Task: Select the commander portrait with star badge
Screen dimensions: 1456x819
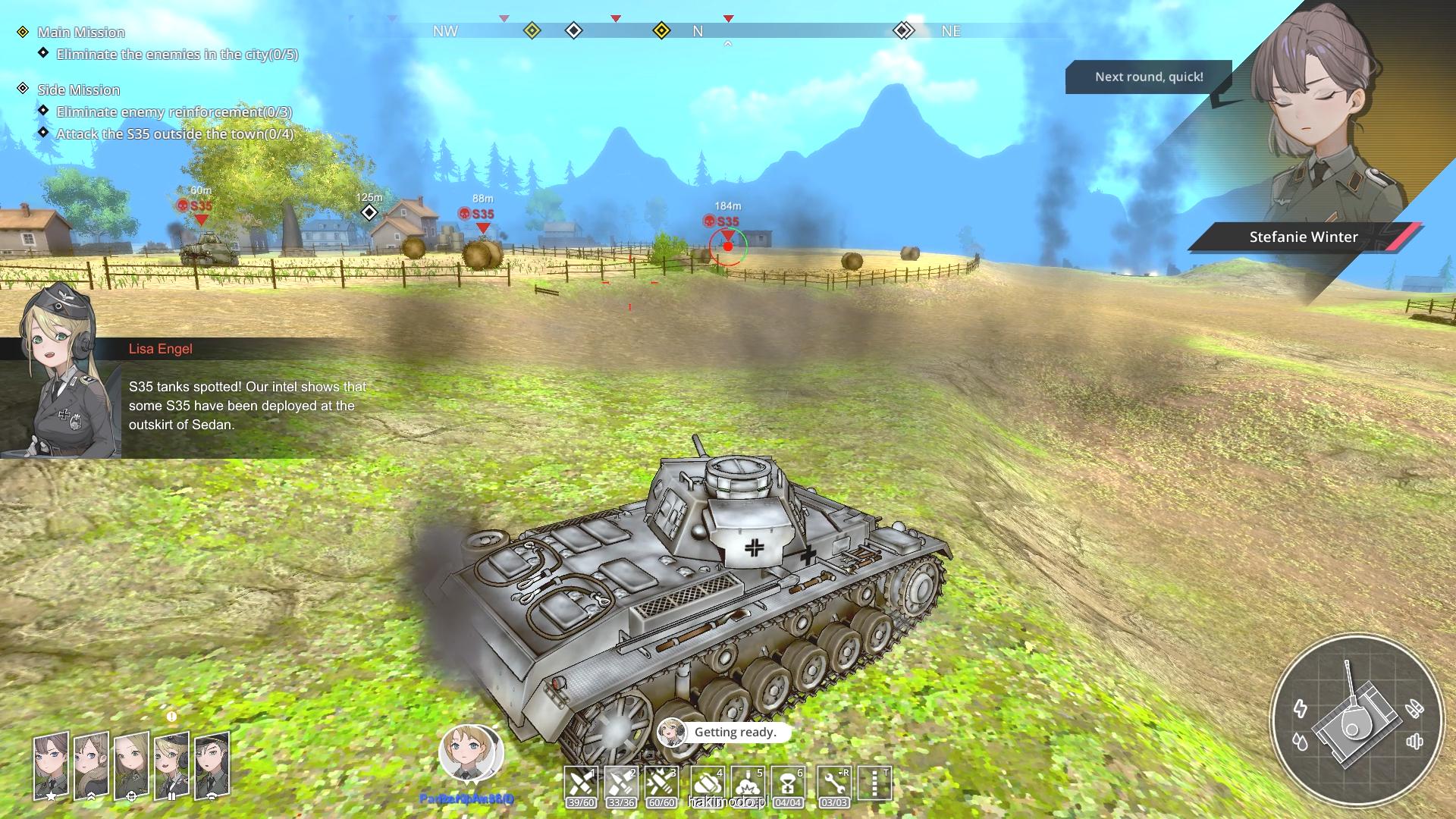Action: 51,766
